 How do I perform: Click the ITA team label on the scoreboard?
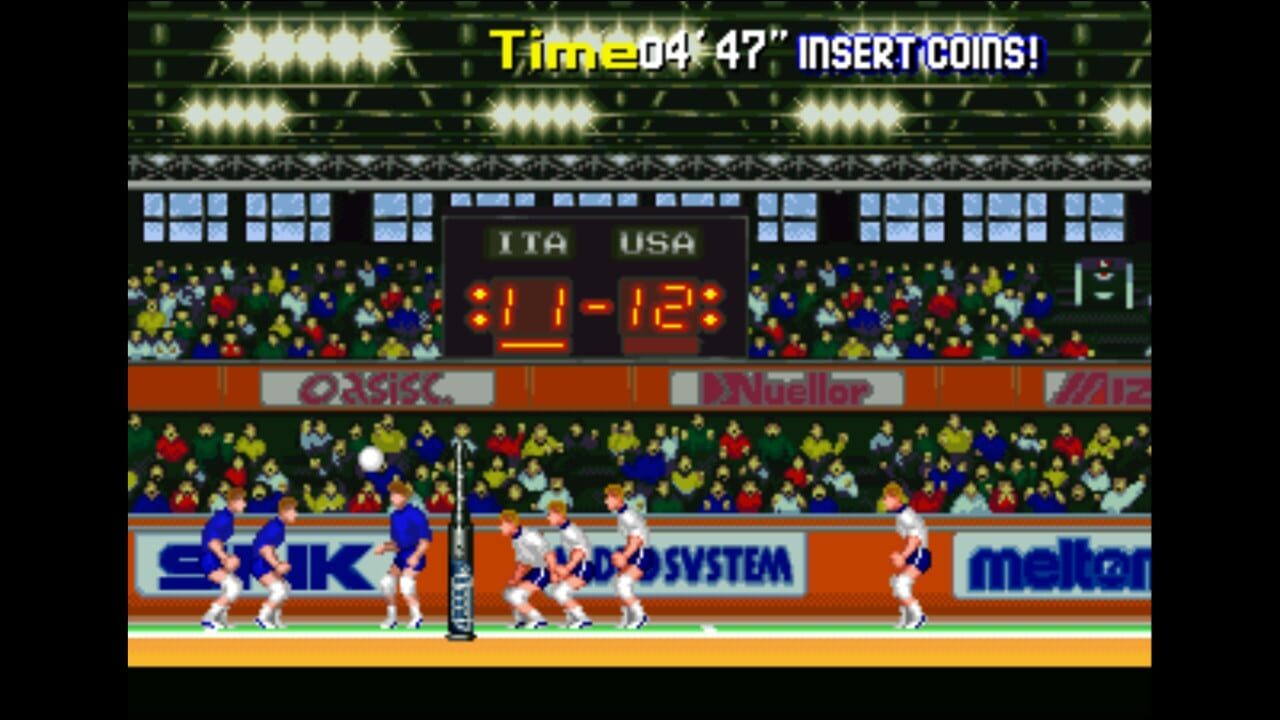click(531, 241)
